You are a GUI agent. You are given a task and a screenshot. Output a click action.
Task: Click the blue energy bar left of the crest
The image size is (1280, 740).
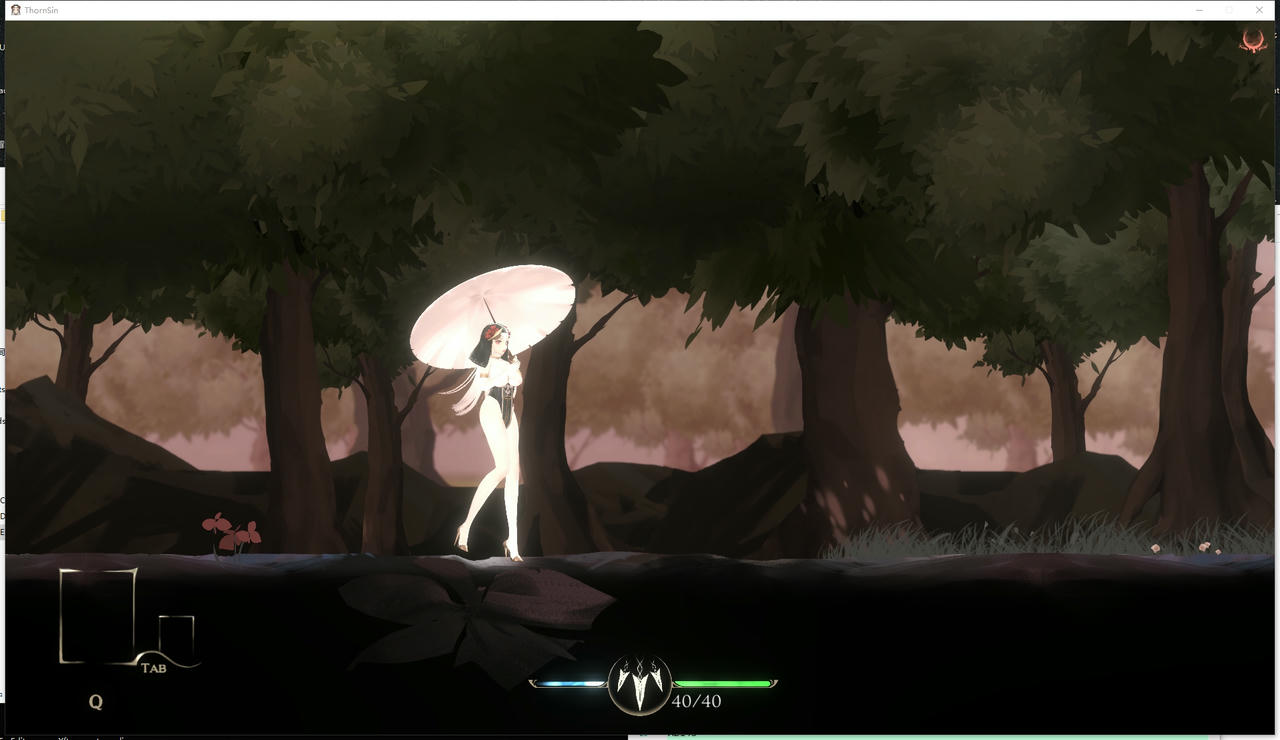(565, 682)
